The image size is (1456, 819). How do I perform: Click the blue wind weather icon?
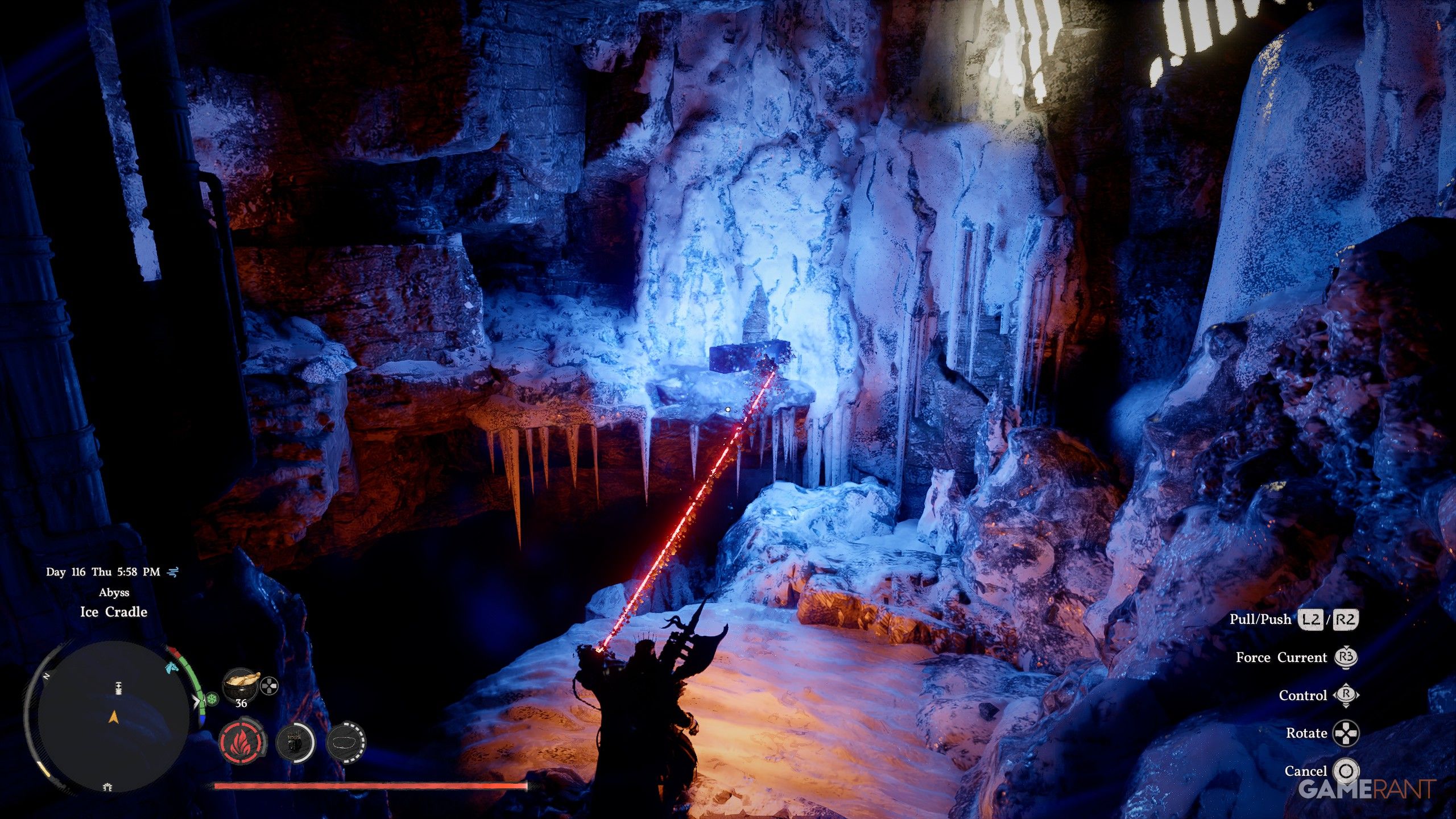(173, 572)
